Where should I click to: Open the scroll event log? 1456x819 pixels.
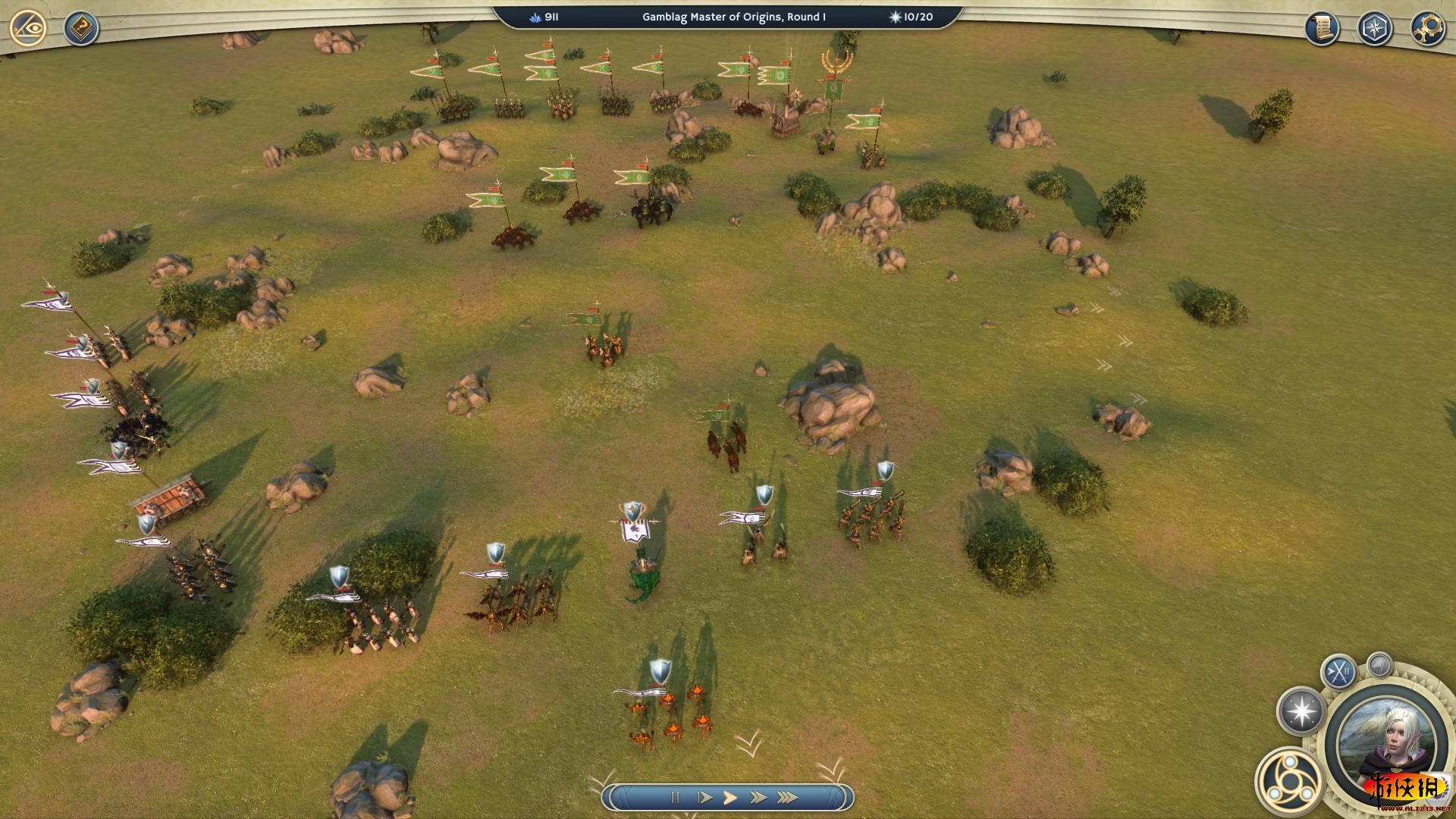(x=1322, y=29)
